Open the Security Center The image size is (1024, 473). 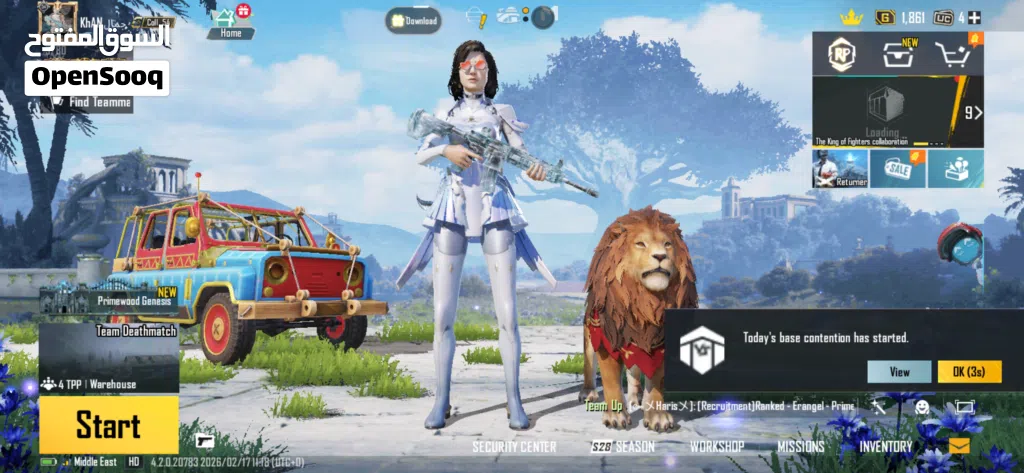point(514,447)
